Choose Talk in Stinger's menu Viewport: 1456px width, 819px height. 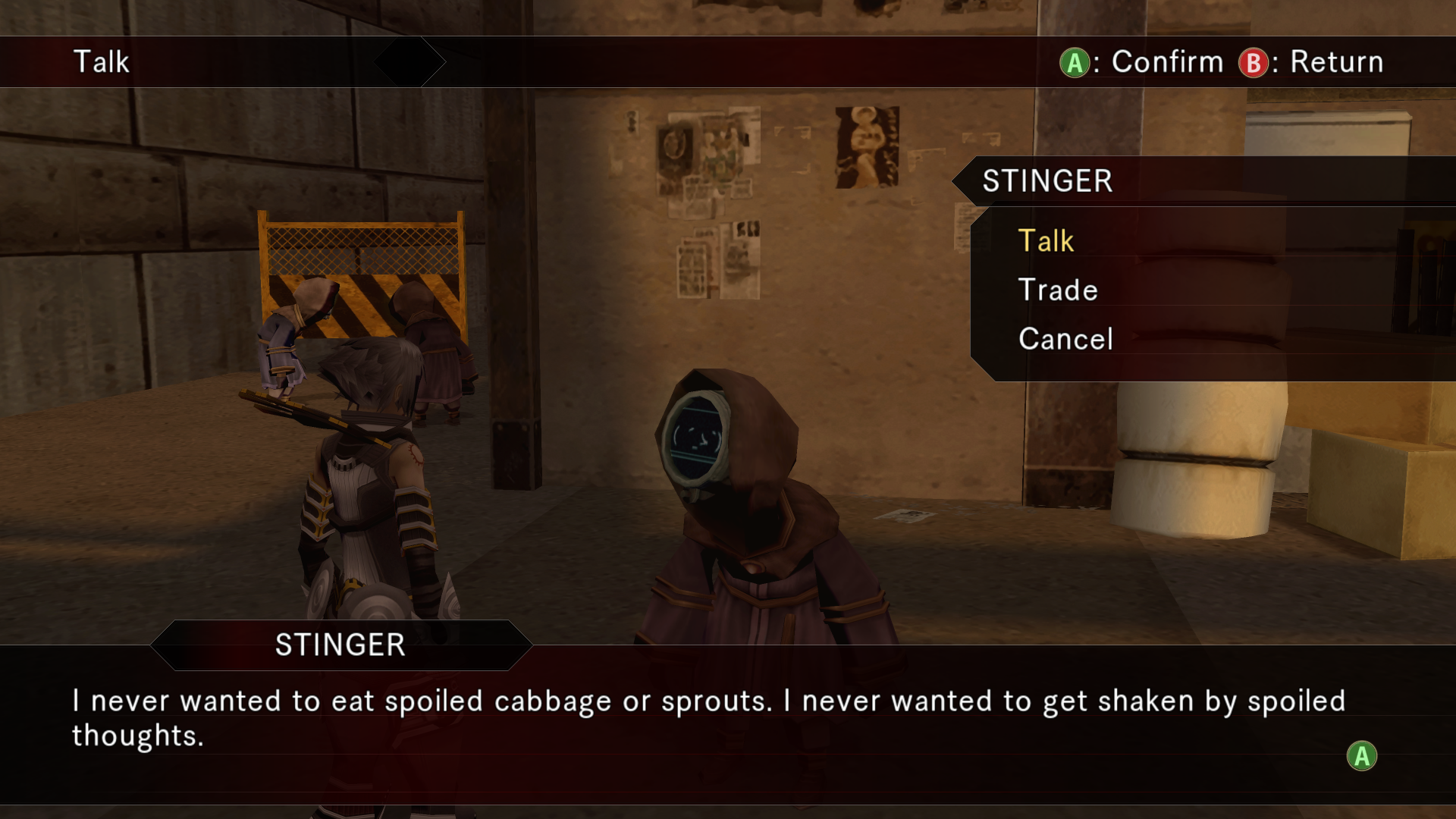[1046, 241]
